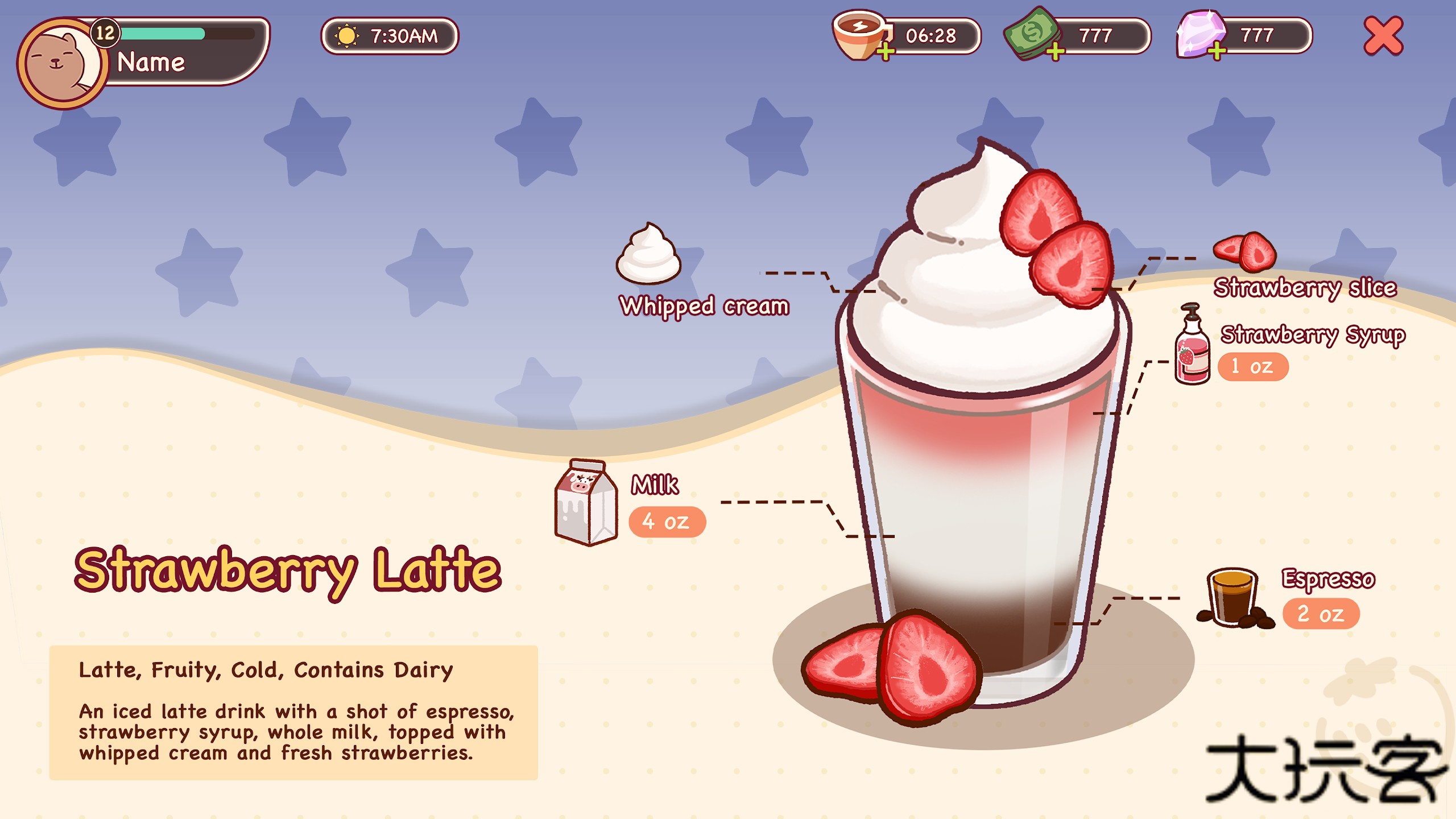Select the Strawberry slice ingredient
1456x819 pixels.
pos(1246,252)
